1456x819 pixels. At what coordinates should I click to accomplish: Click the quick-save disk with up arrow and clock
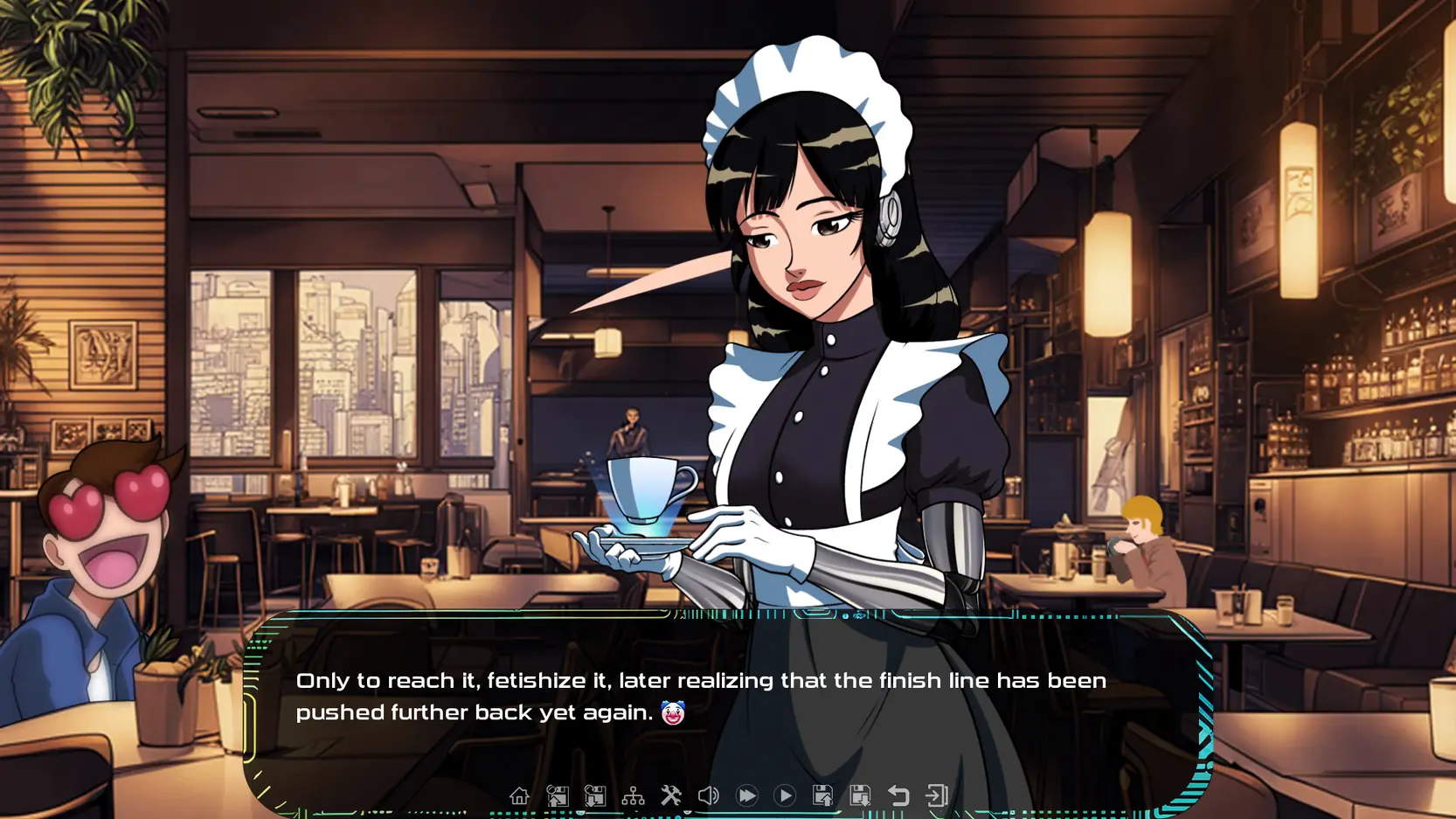point(558,795)
